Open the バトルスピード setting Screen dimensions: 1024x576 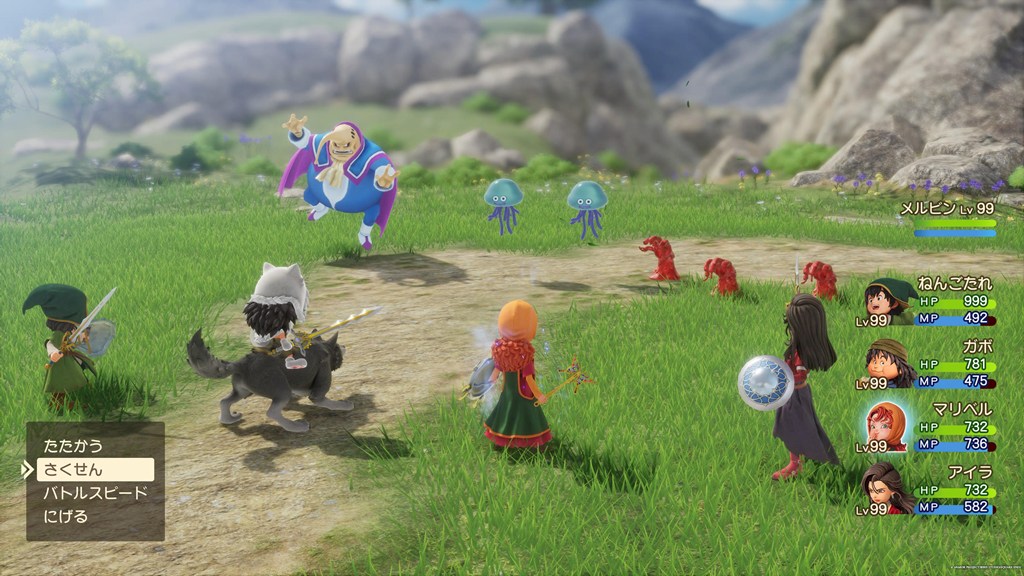[x=95, y=493]
